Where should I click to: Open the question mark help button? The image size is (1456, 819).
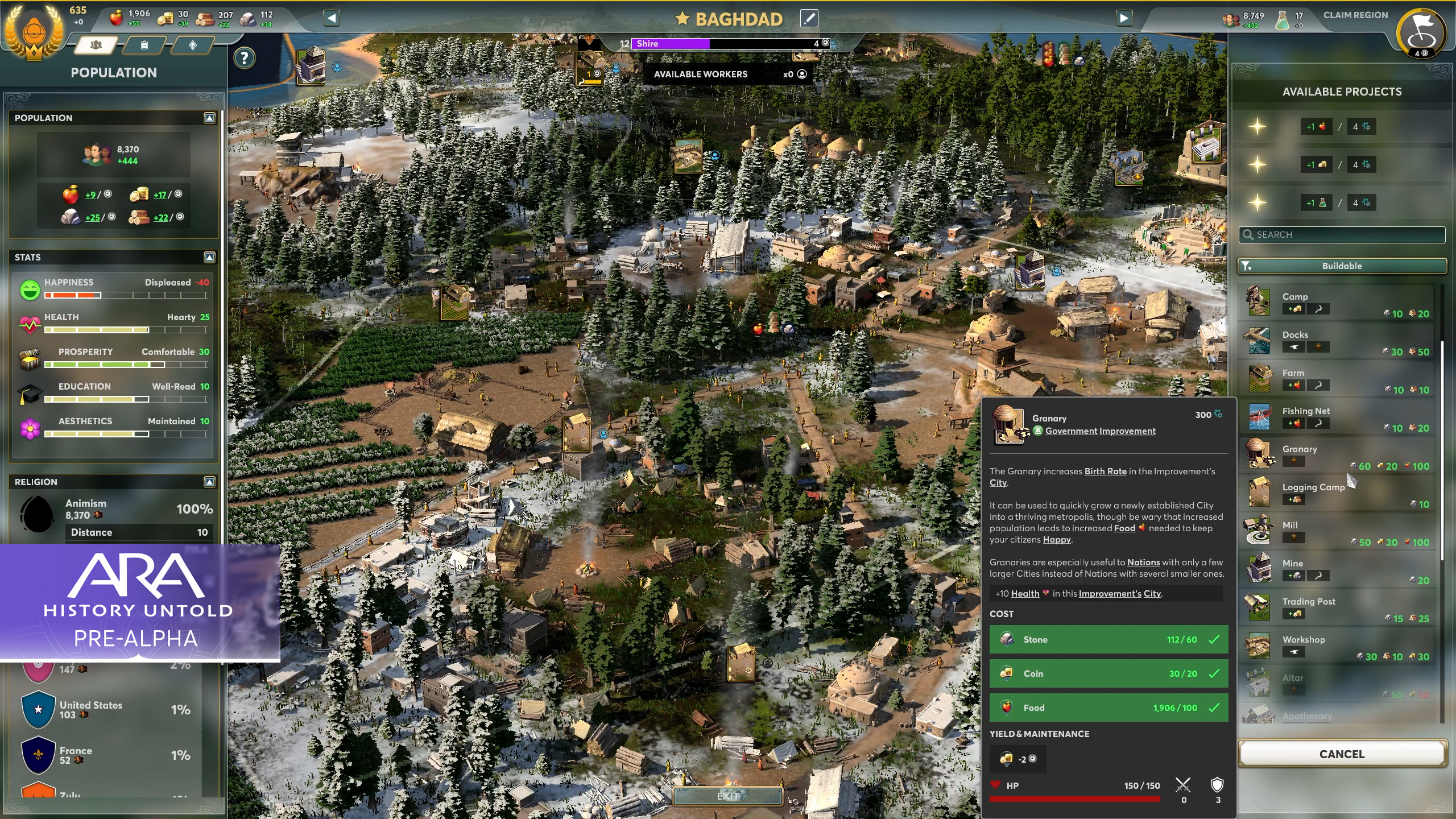[245, 58]
